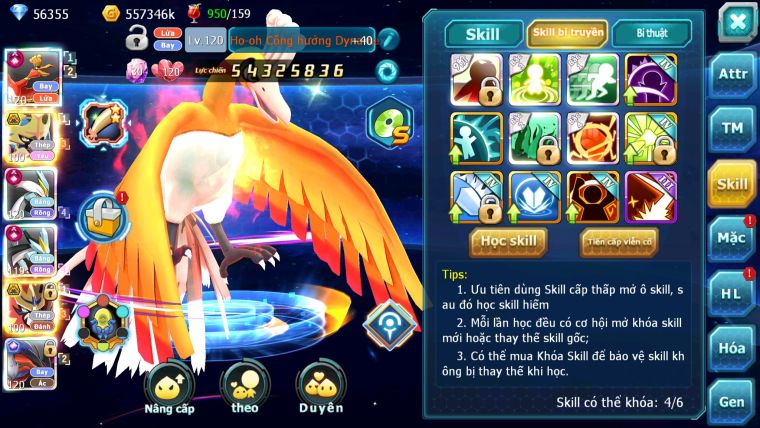This screenshot has height=428, width=760.
Task: Switch to the Skill tab at panel top
Action: [482, 34]
